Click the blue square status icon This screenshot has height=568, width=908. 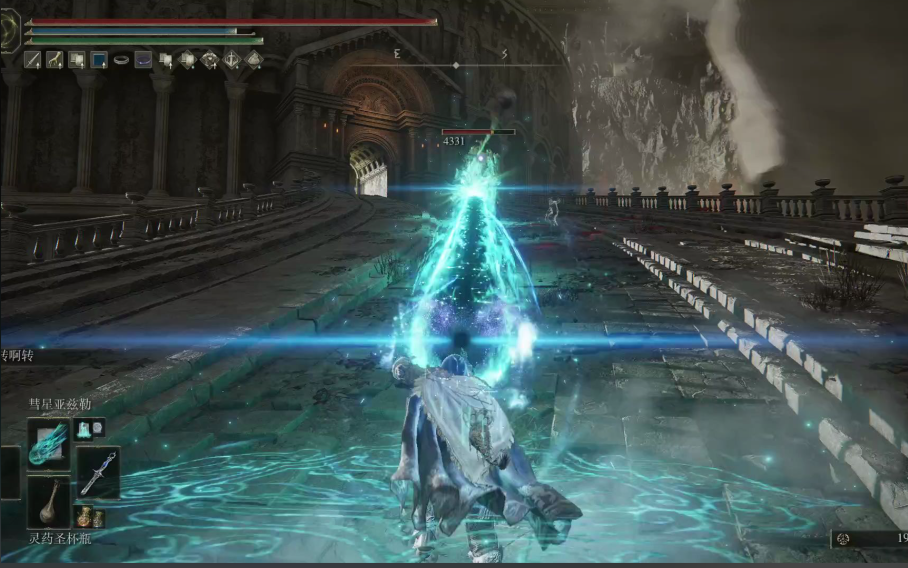coord(99,60)
